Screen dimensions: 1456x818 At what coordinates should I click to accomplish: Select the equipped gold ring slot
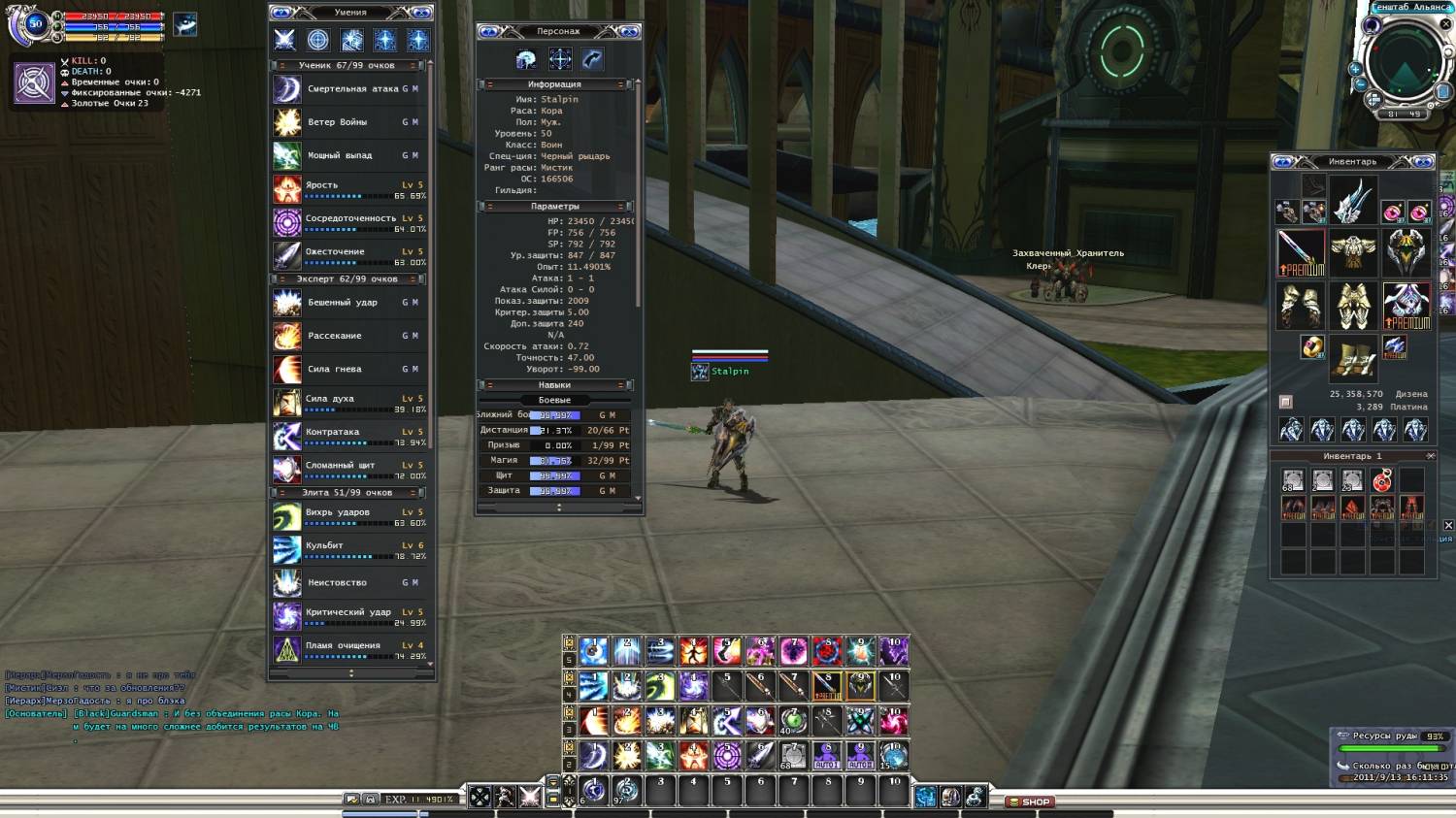click(x=1311, y=346)
